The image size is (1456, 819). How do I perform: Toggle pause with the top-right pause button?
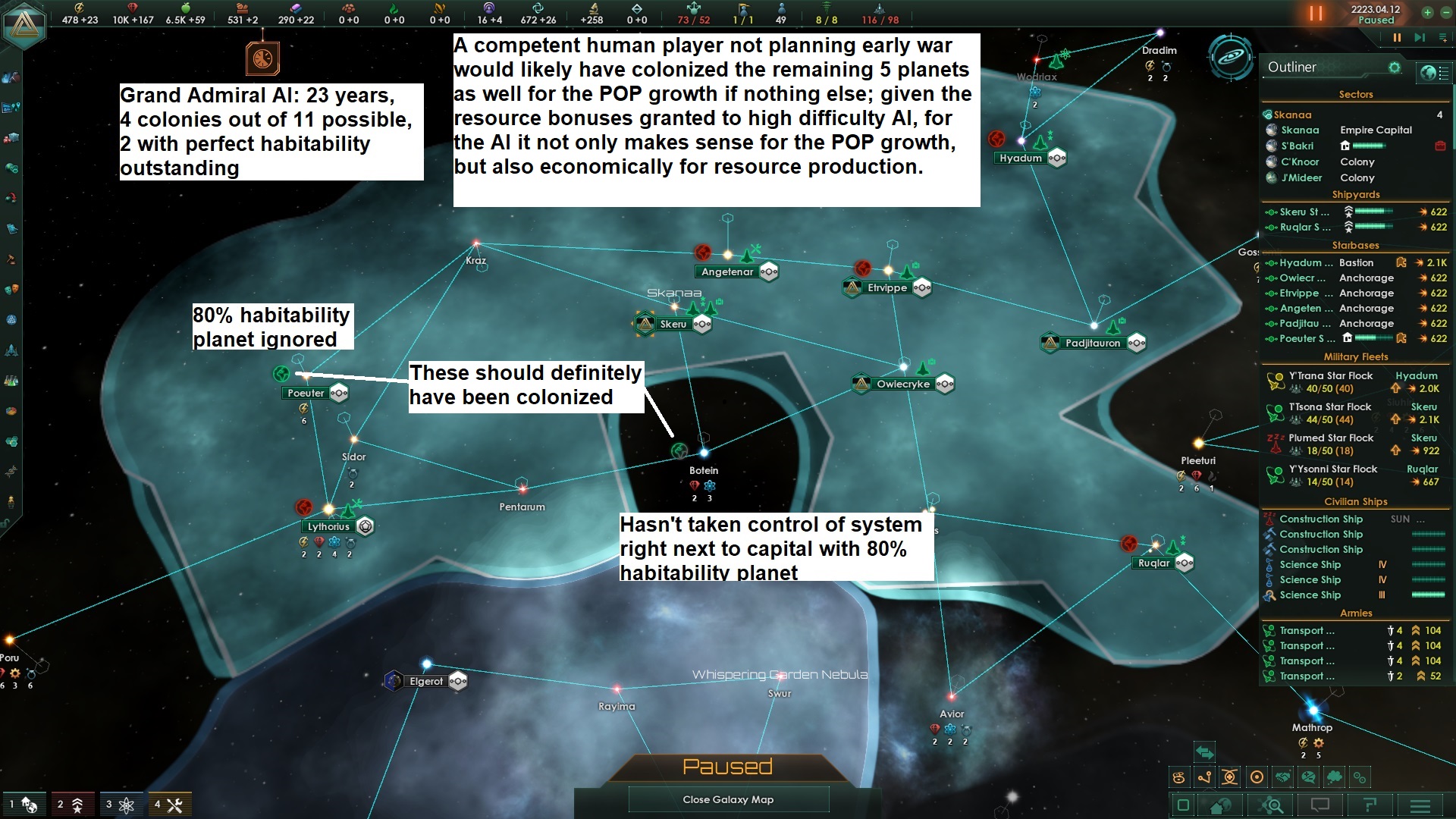click(x=1398, y=36)
